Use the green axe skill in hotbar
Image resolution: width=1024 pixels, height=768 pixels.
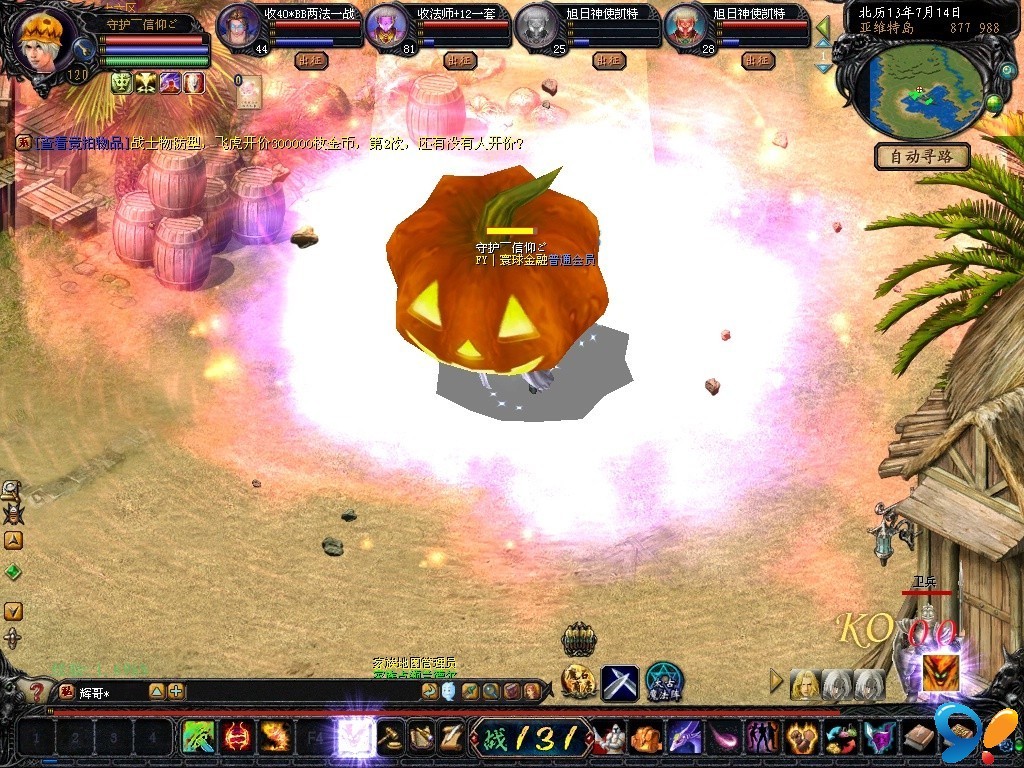[x=198, y=738]
